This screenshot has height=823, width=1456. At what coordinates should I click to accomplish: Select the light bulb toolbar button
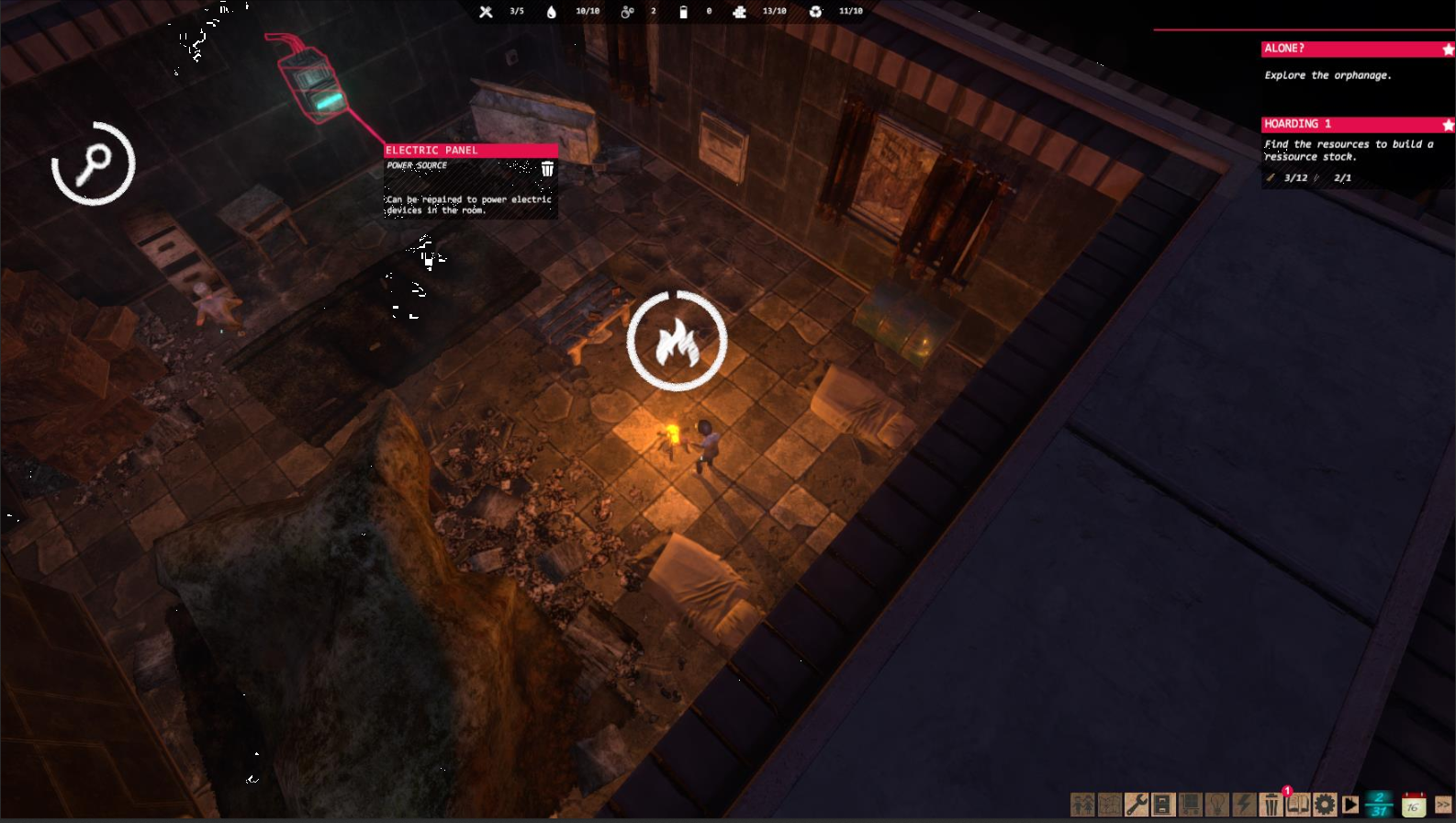[1217, 805]
